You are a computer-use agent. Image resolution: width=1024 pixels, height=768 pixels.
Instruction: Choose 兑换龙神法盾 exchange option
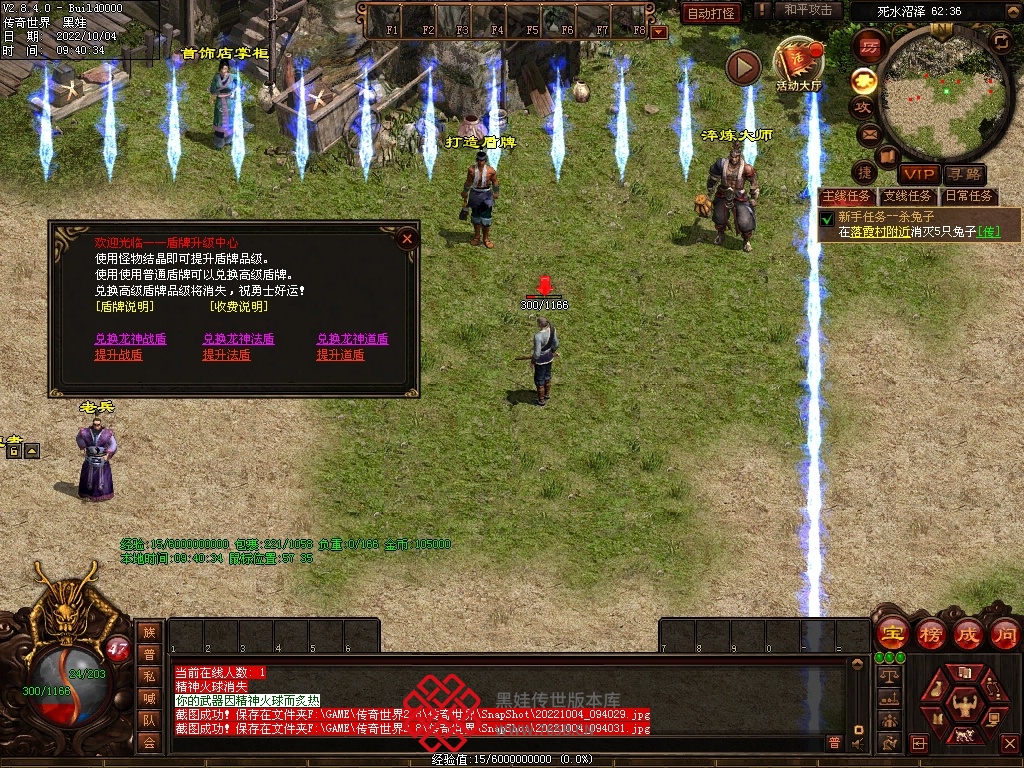coord(239,339)
